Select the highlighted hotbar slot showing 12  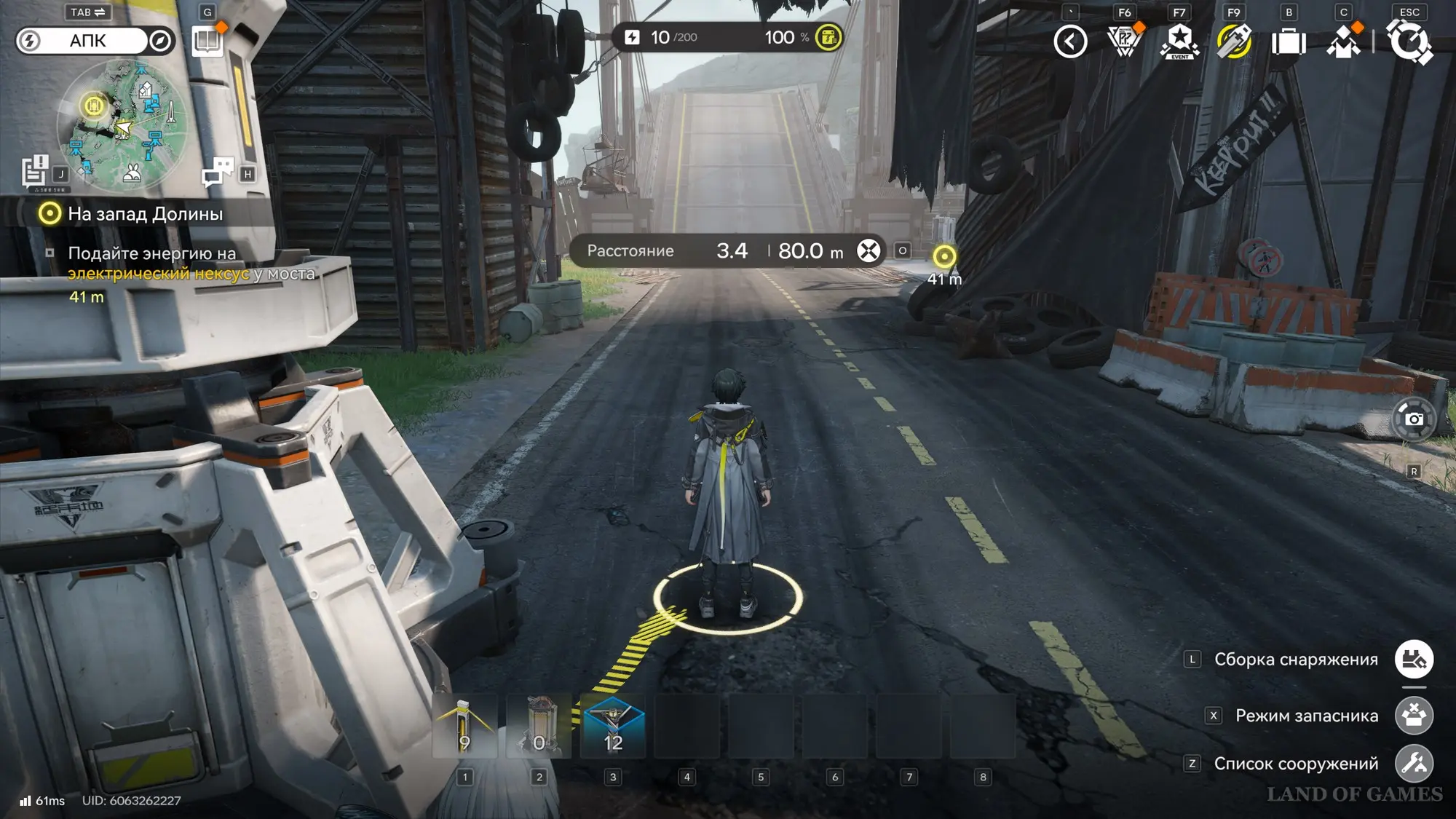[x=613, y=727]
